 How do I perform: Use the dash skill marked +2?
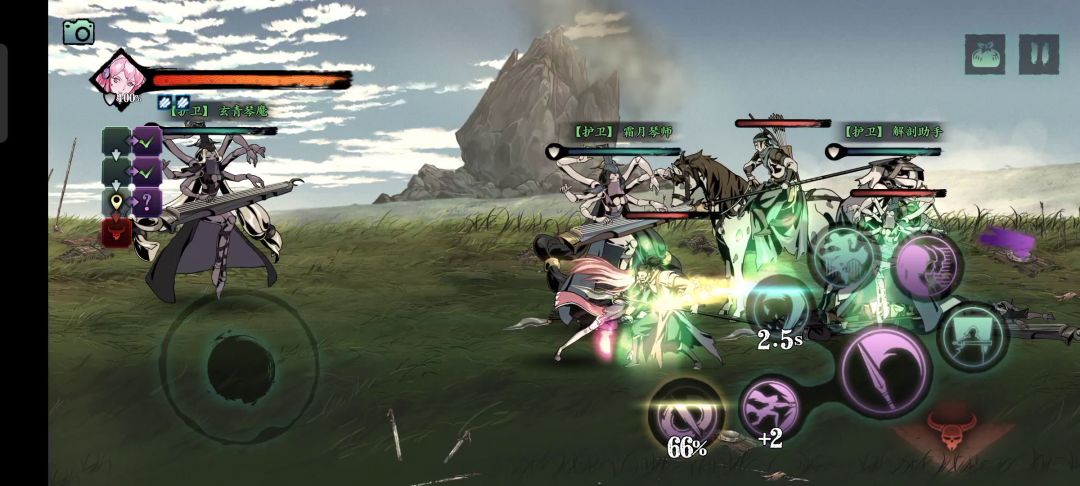pyautogui.click(x=770, y=406)
